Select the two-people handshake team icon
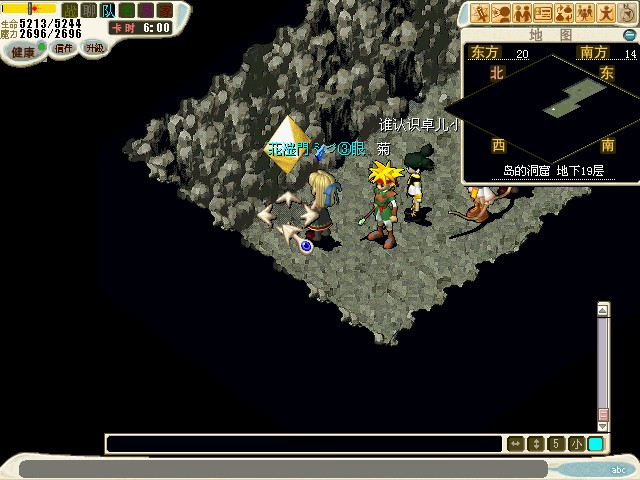The height and width of the screenshot is (480, 640). tap(522, 13)
